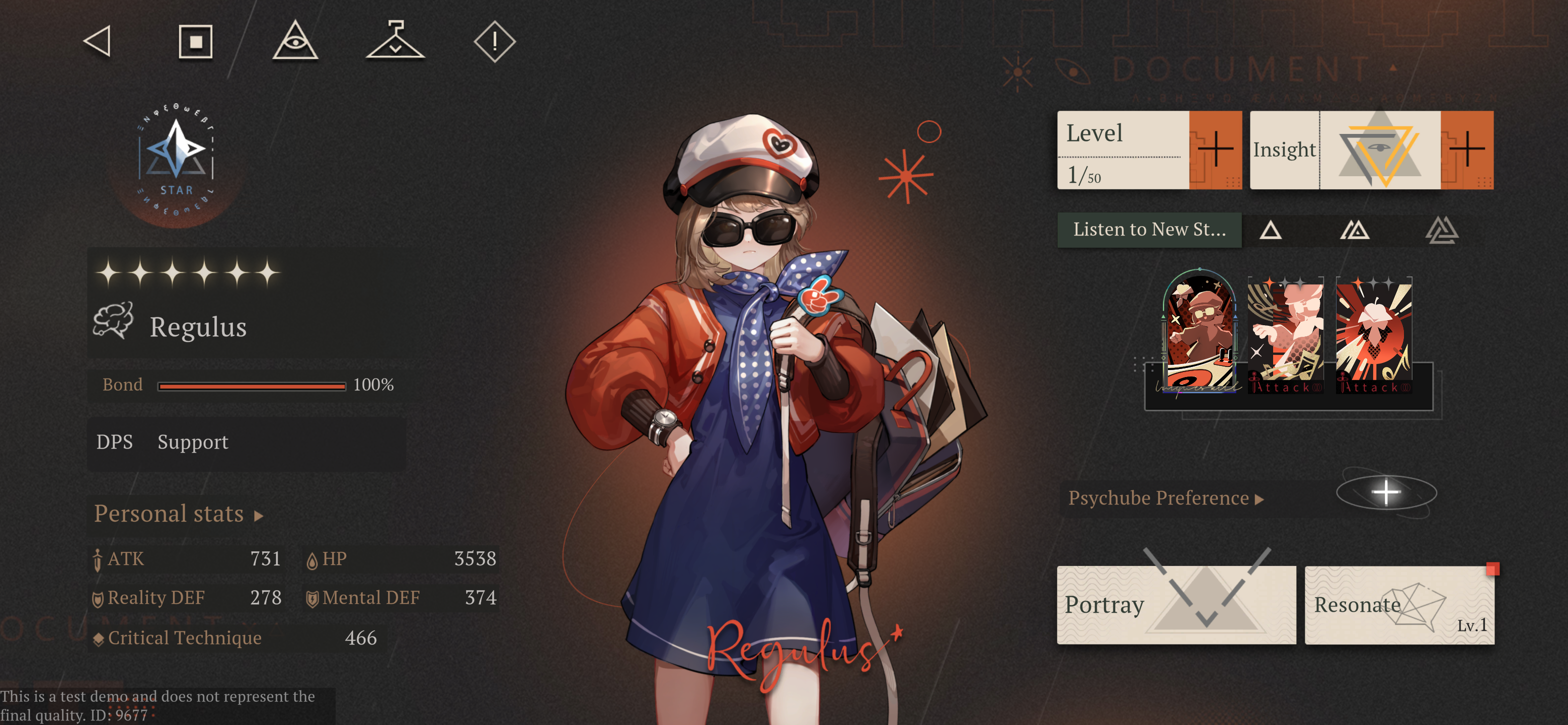Tap the diamond exclamation info icon
Screen dimensions: 1568x725
(x=494, y=41)
